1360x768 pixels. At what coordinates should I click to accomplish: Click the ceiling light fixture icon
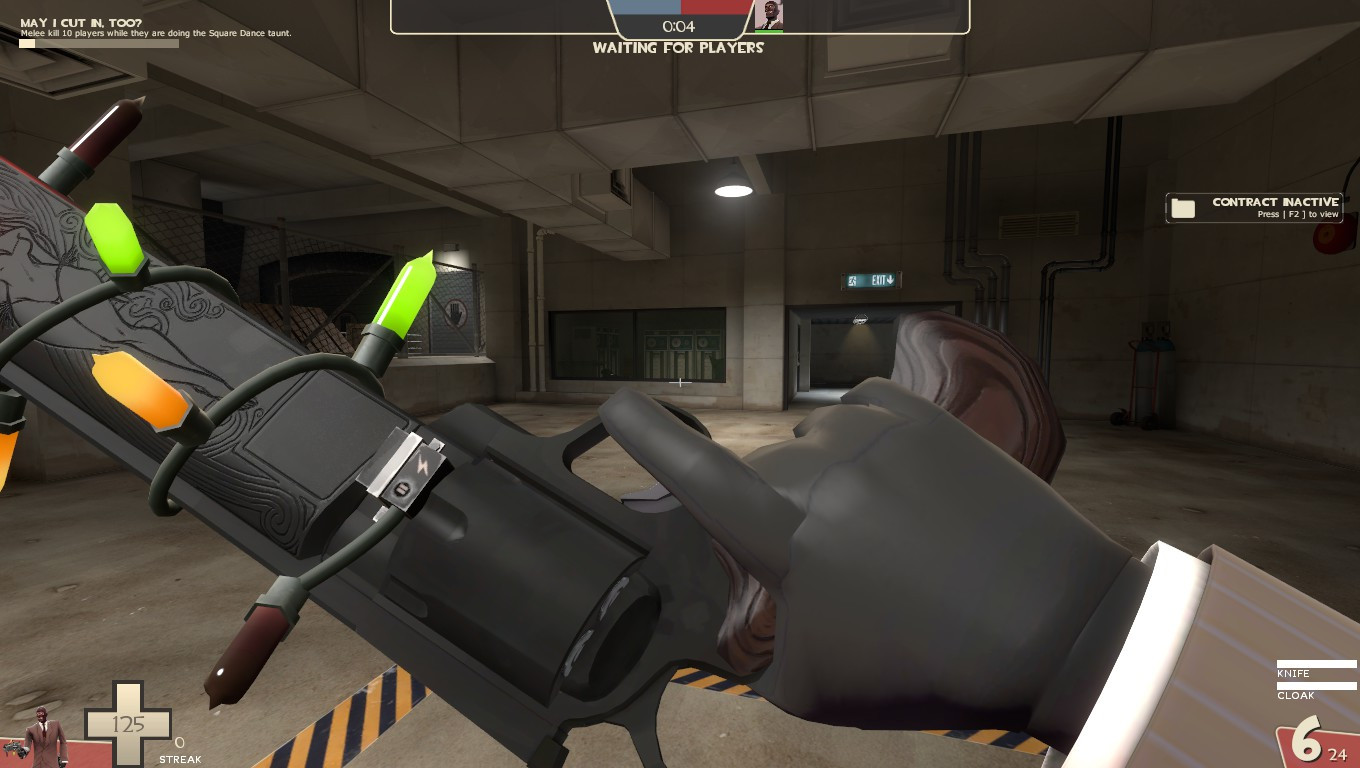733,188
